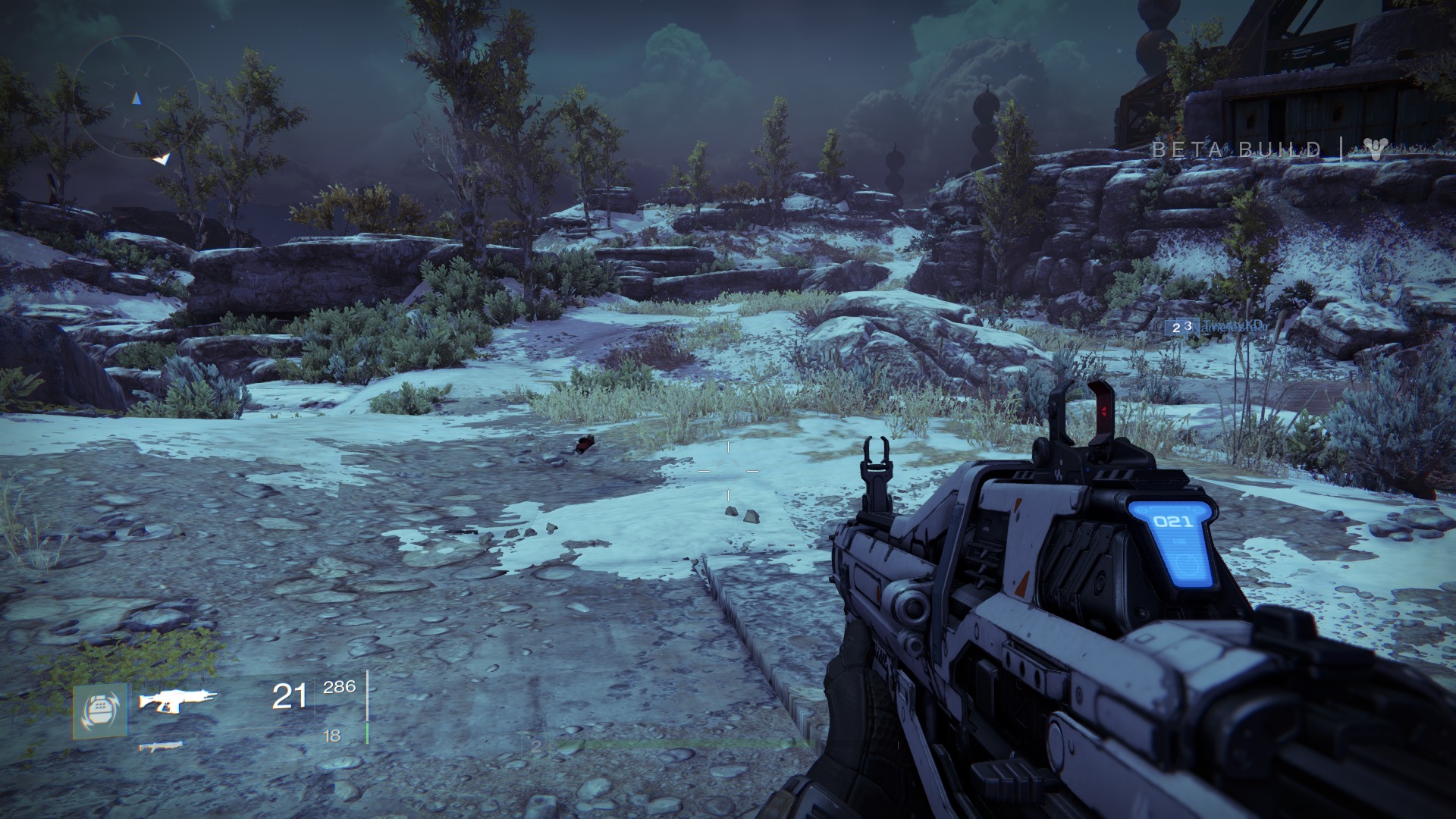Switch to the secondary weapon icon
1456x819 pixels.
click(160, 748)
